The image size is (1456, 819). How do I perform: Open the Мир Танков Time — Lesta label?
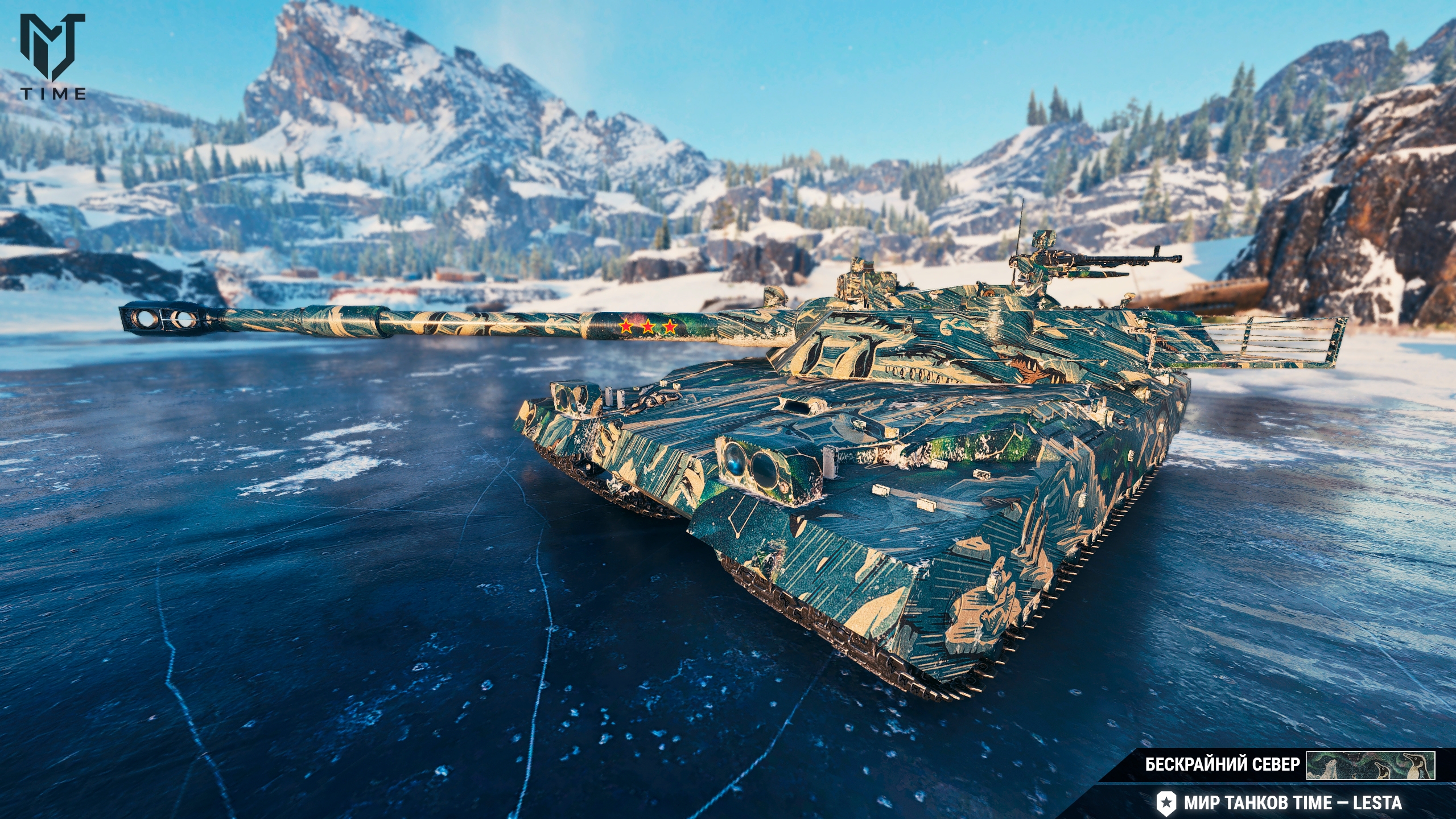point(1292,802)
